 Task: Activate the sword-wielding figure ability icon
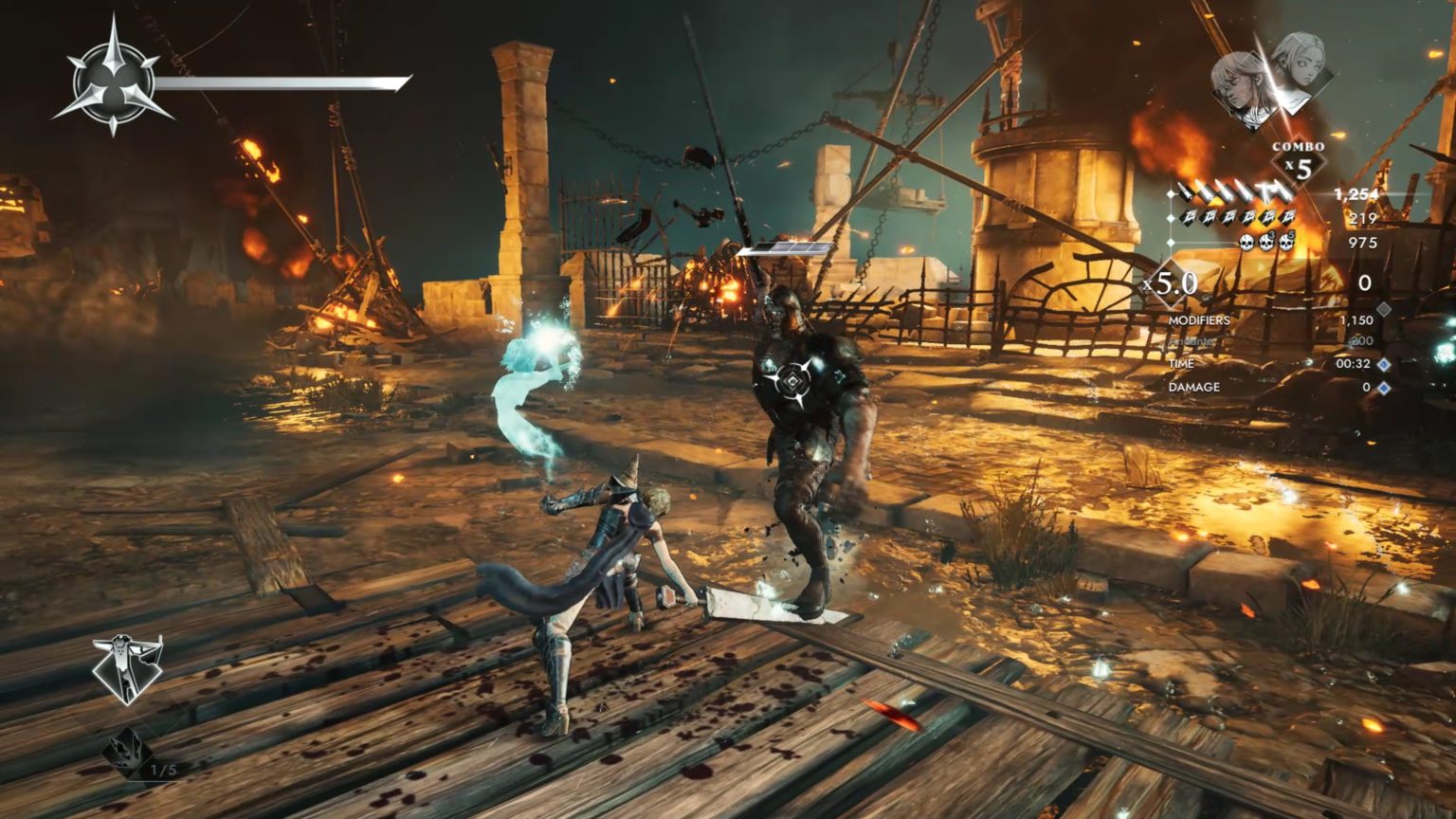(128, 668)
